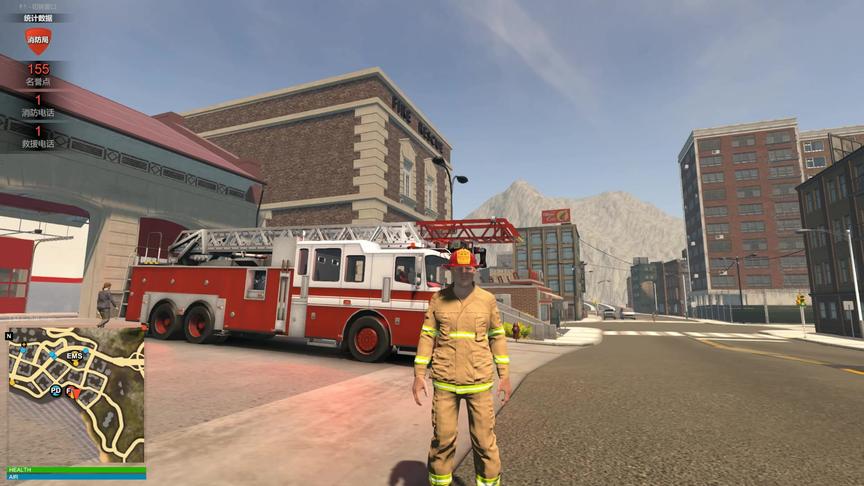Select the PD marker on the minimap
The width and height of the screenshot is (864, 486).
click(x=56, y=389)
